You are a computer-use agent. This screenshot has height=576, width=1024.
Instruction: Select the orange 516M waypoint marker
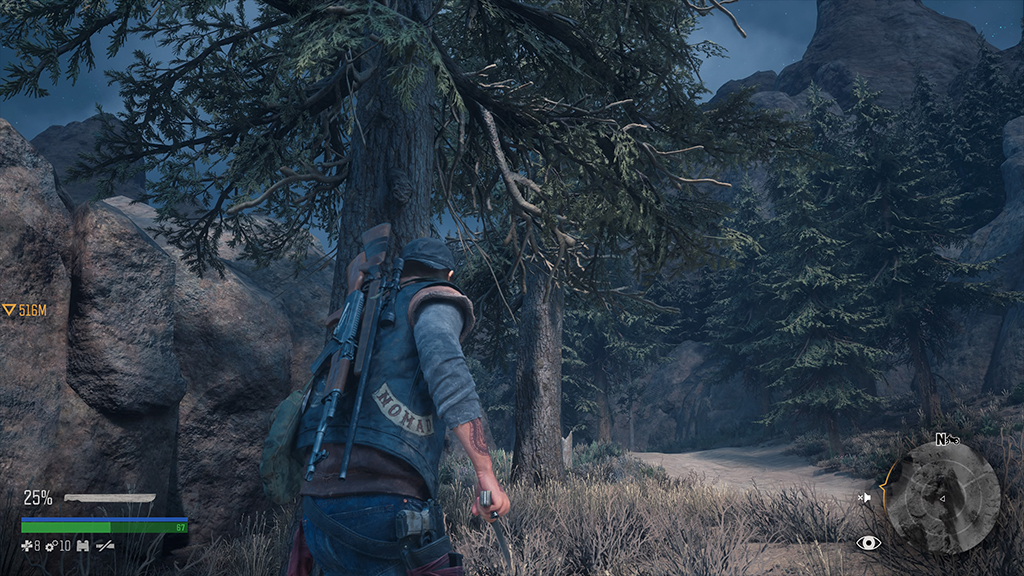pos(25,311)
